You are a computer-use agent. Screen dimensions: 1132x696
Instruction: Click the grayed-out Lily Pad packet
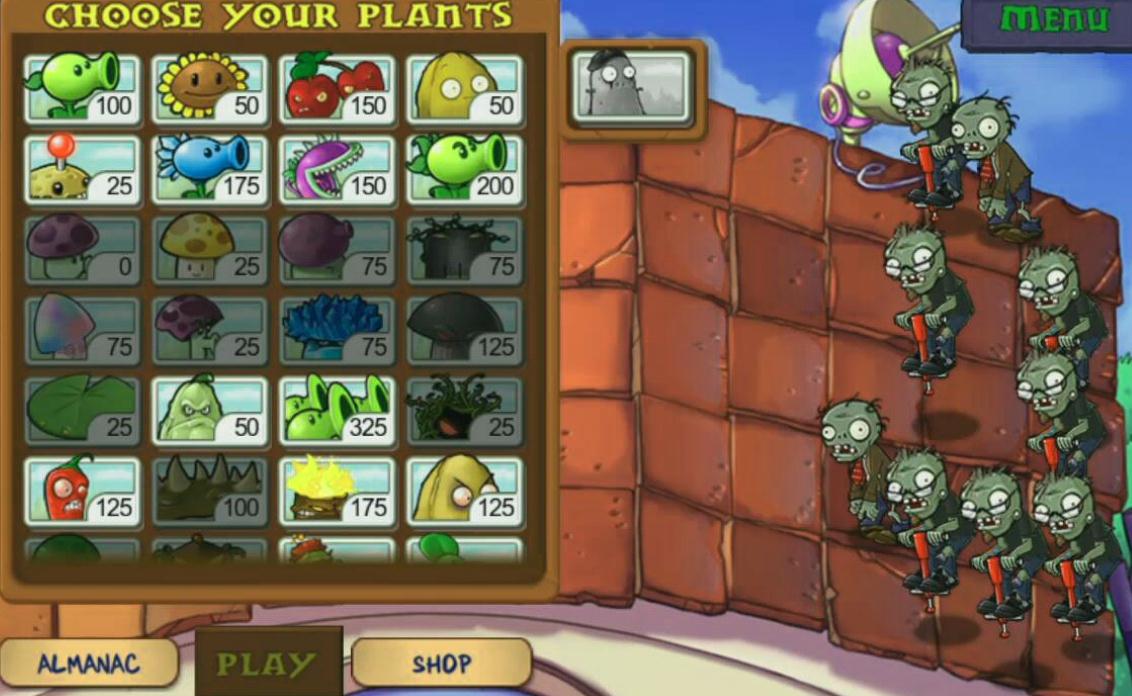point(82,410)
